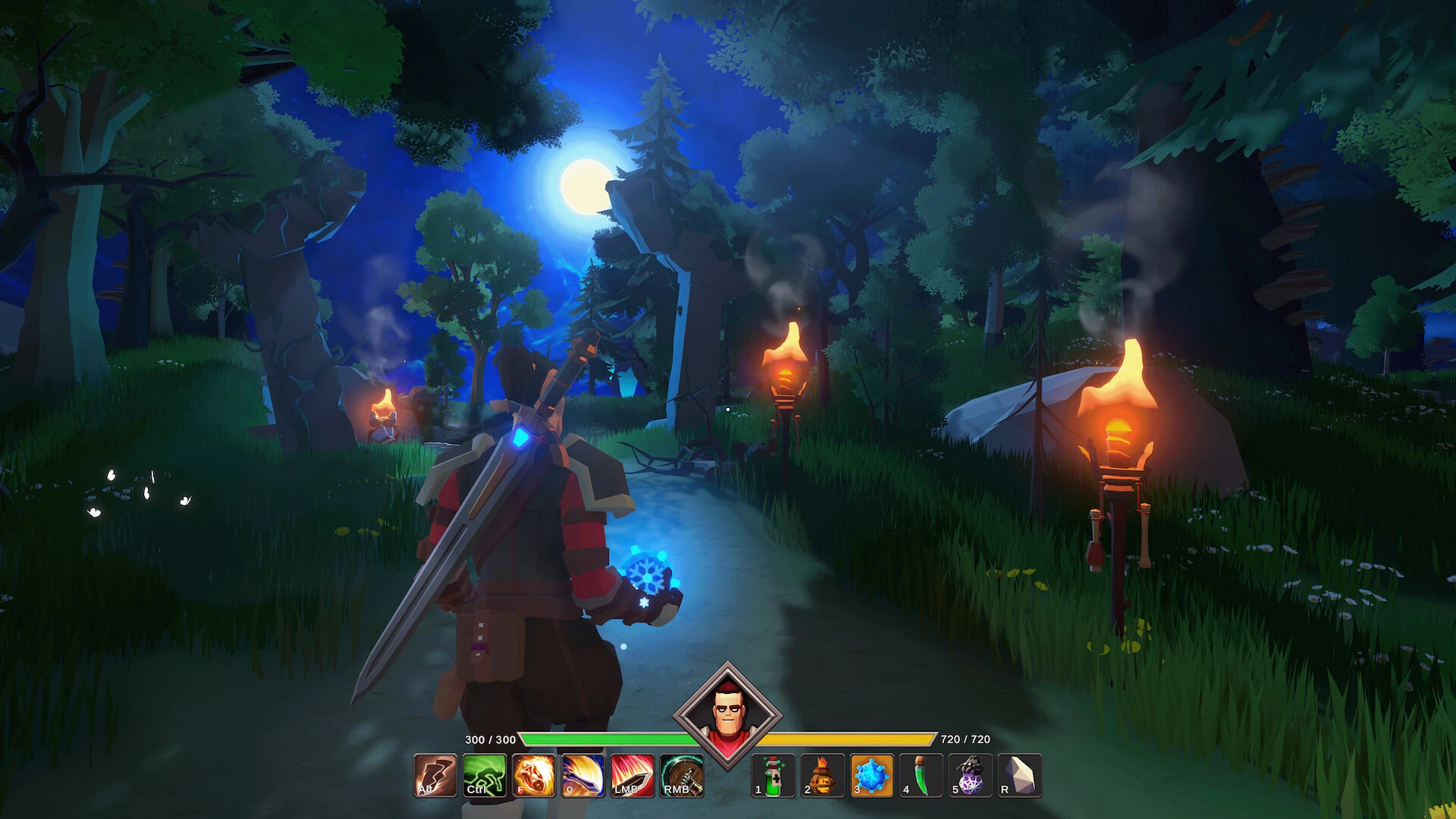Image resolution: width=1456 pixels, height=819 pixels.
Task: Use the green health potion in slot 1
Action: tap(773, 775)
